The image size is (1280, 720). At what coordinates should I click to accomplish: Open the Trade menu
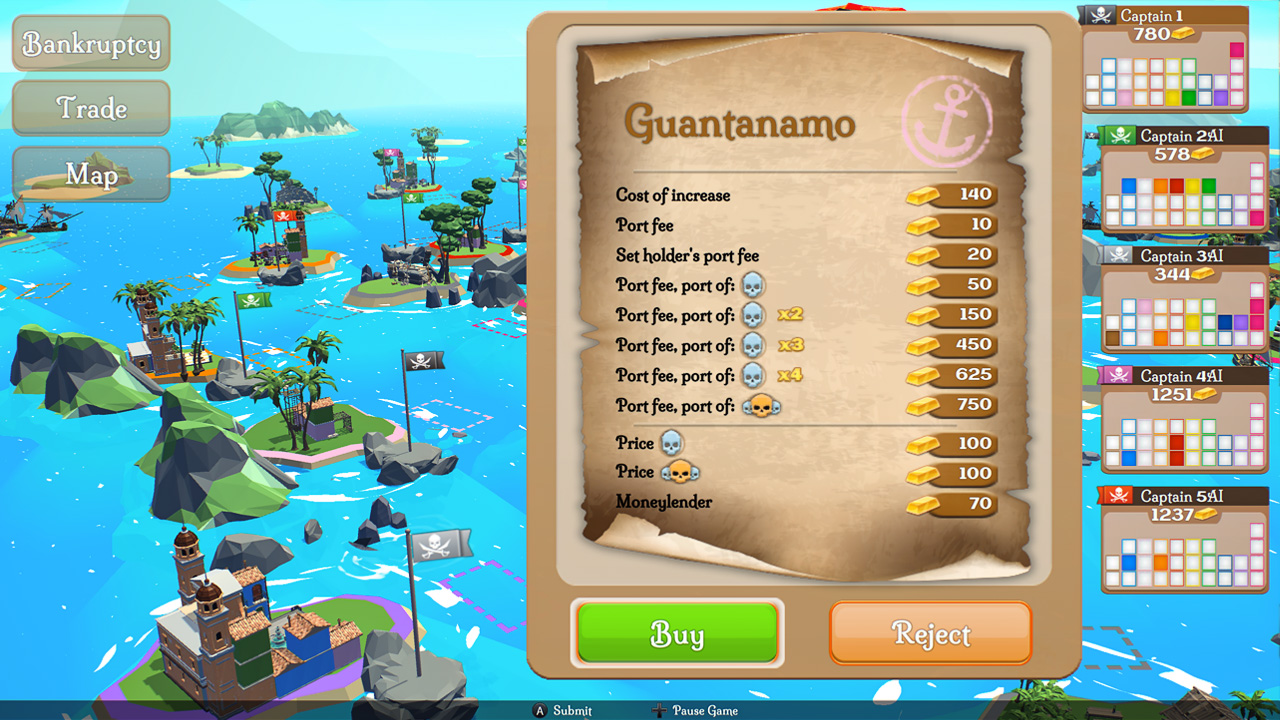(x=90, y=108)
